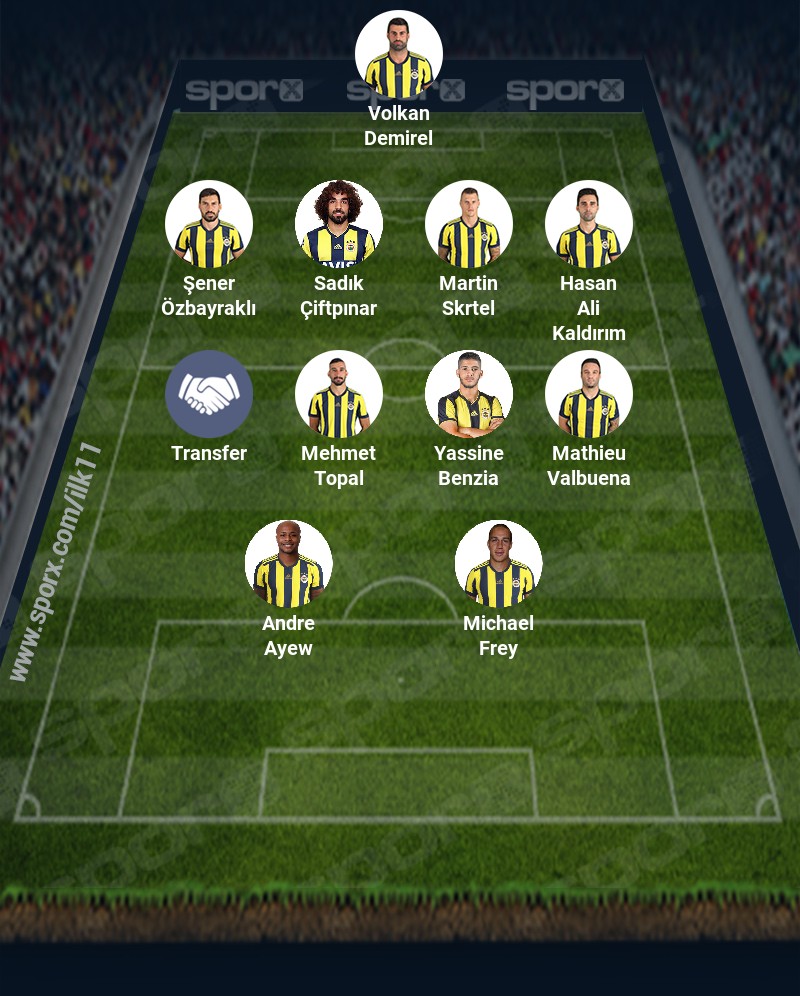Click Mathieu Valbuena's portrait
Viewport: 800px width, 996px height.
pos(589,394)
